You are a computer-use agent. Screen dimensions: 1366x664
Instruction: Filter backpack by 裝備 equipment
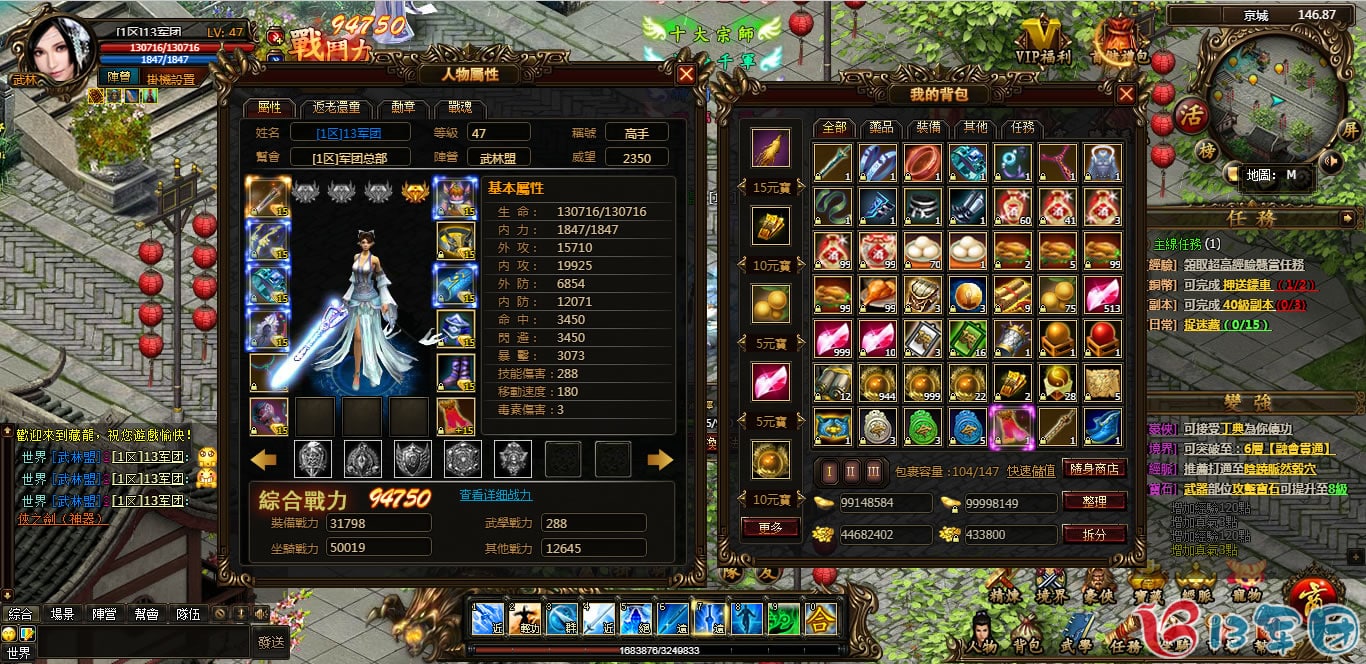928,128
